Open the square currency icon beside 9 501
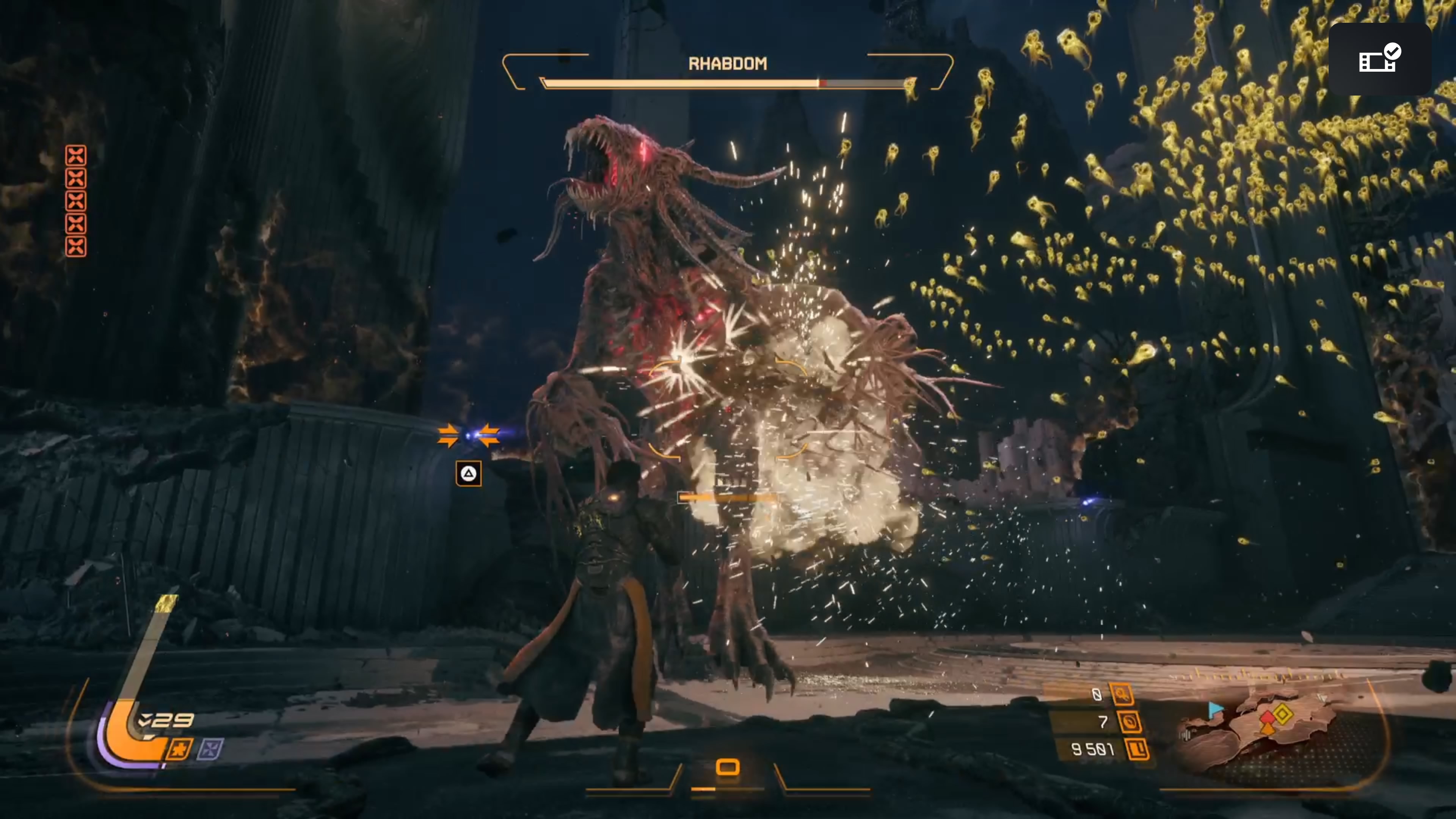The image size is (1456, 819). (1137, 750)
